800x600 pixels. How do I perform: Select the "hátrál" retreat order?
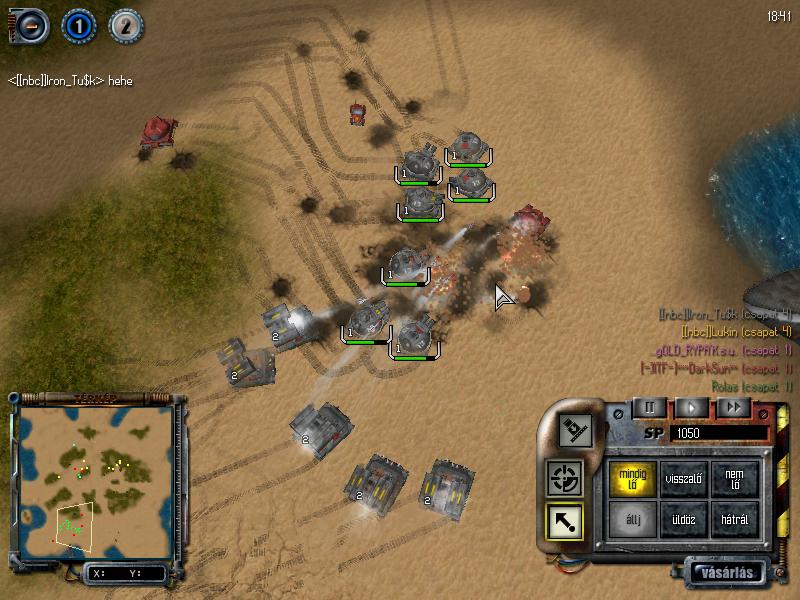(734, 519)
